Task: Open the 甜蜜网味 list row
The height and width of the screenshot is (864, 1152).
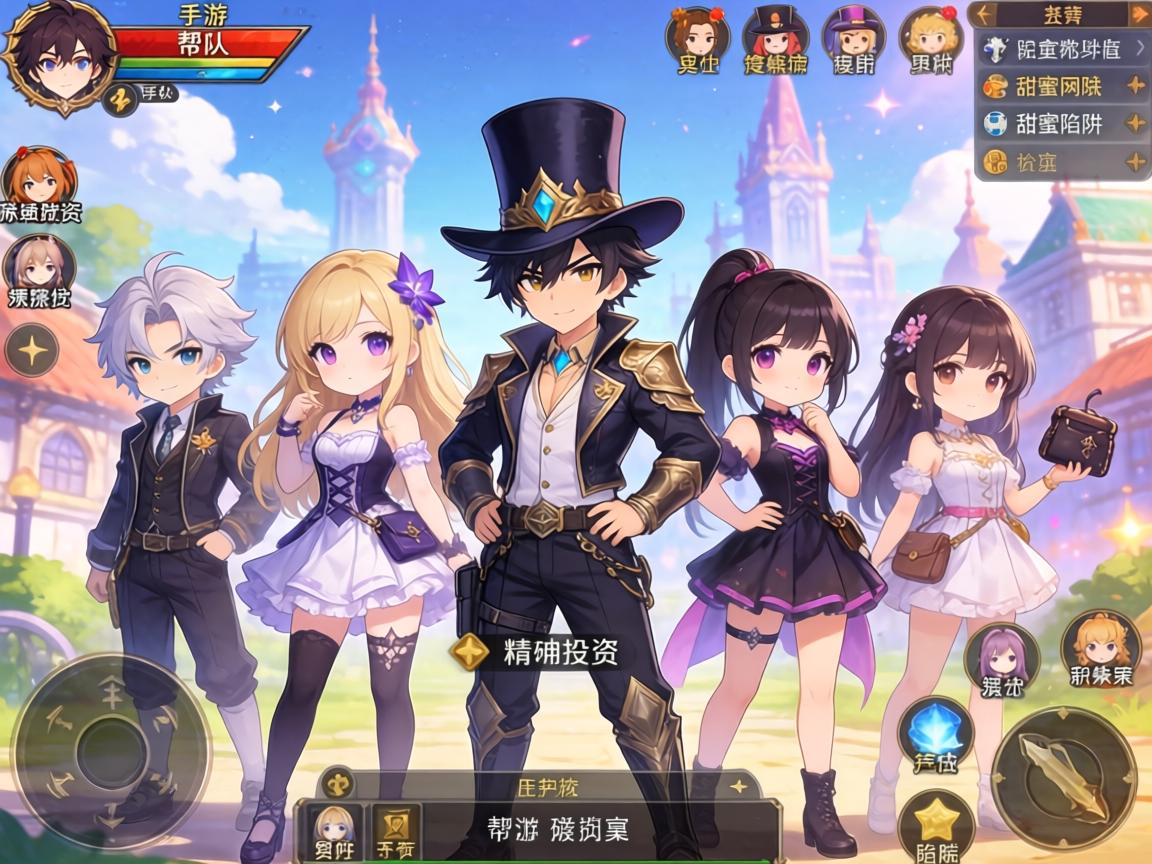Action: point(1060,86)
